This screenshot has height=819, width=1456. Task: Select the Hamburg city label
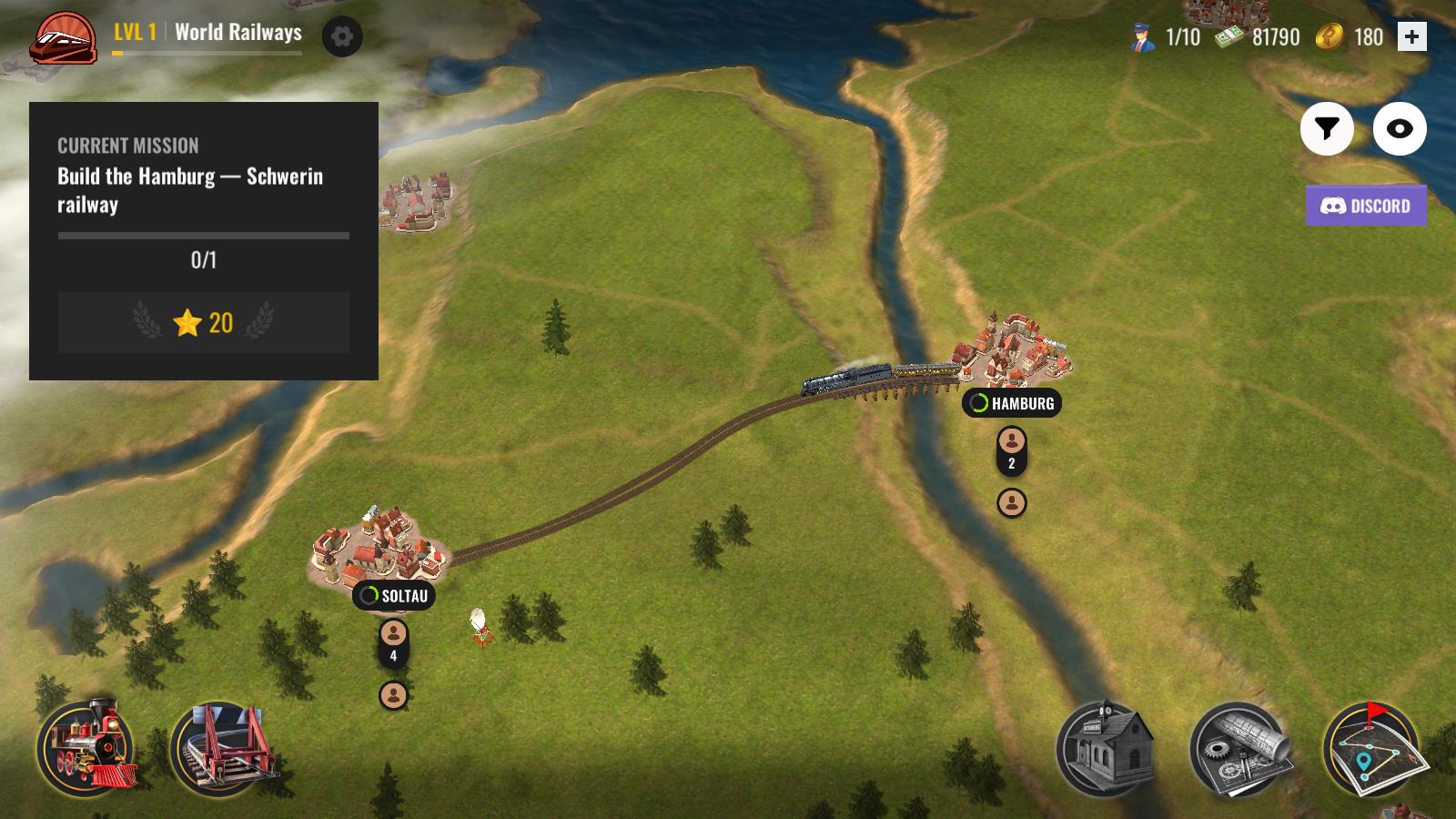pos(1021,404)
